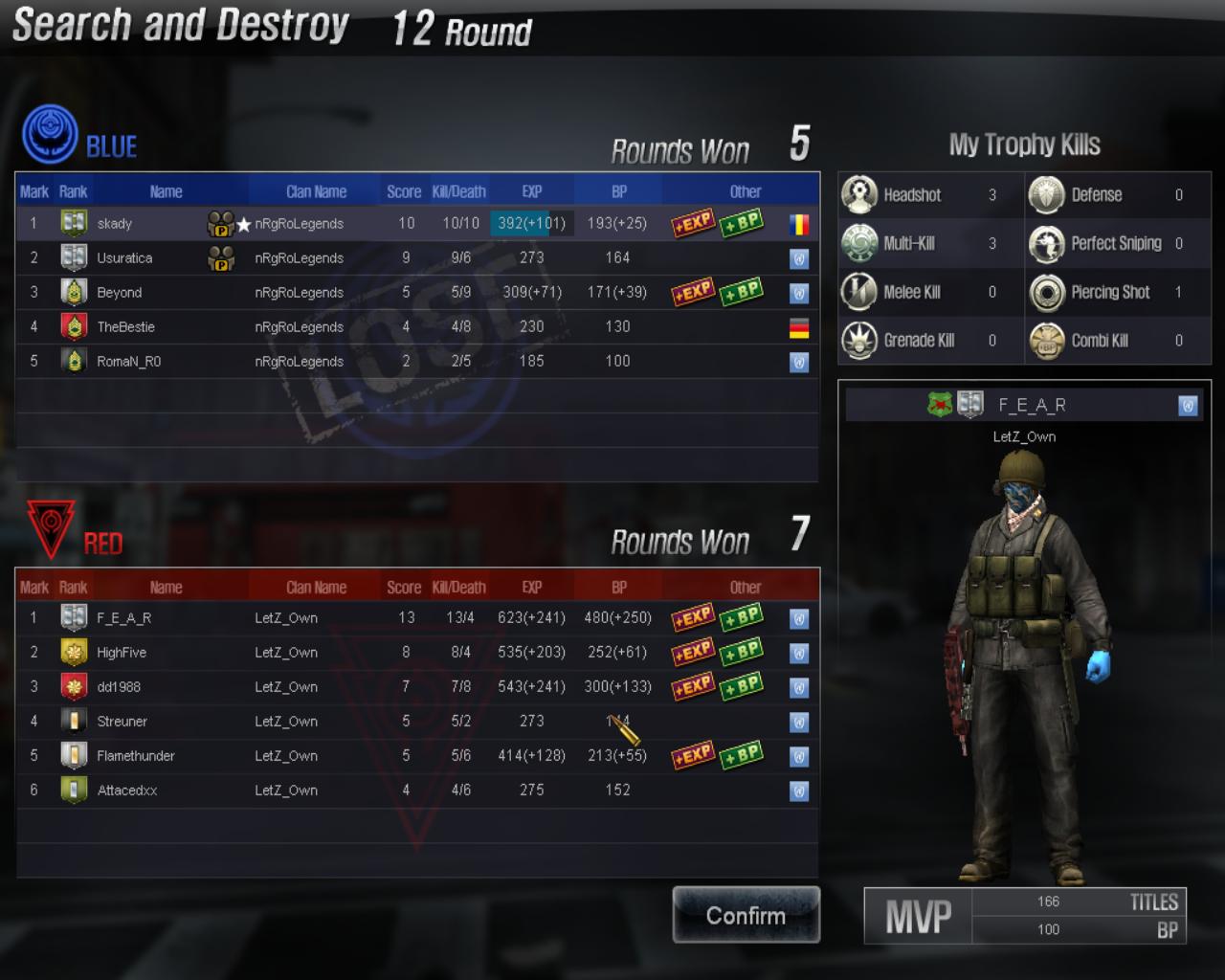Click the camera icon beside skady
The width and height of the screenshot is (1225, 980).
tap(220, 222)
